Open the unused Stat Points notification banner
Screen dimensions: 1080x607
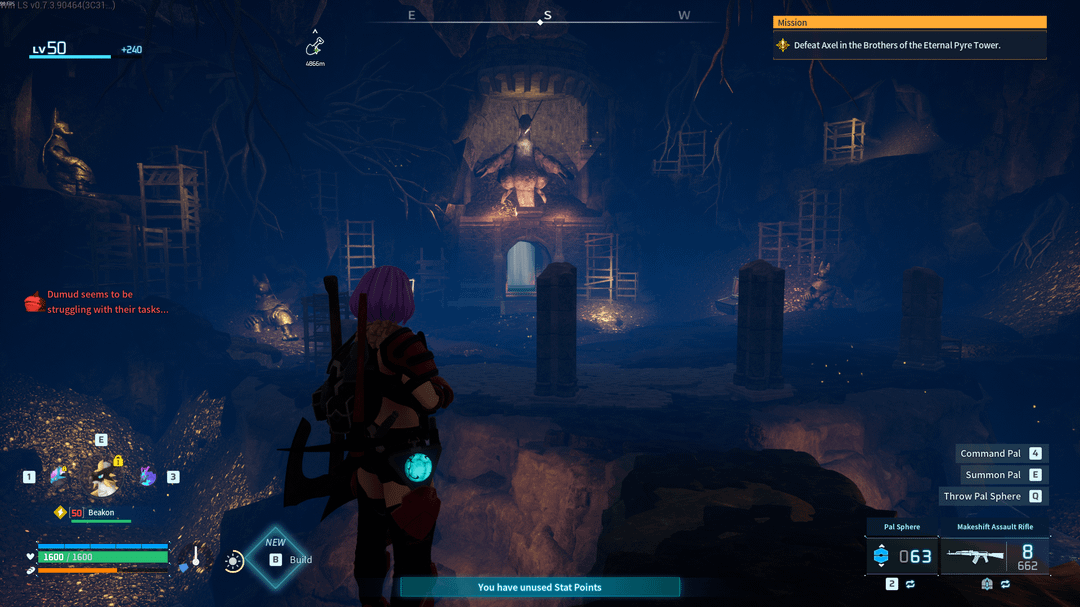540,587
